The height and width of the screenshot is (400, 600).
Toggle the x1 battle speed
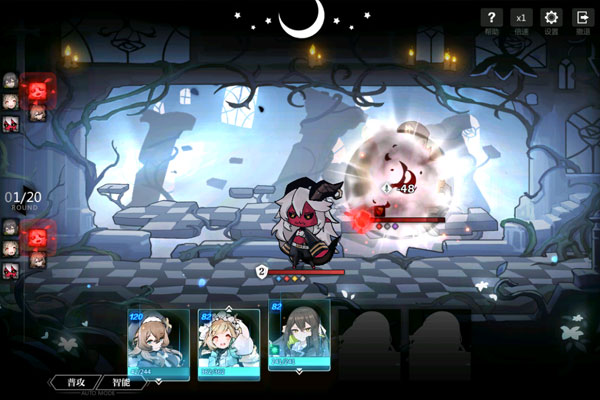[520, 18]
